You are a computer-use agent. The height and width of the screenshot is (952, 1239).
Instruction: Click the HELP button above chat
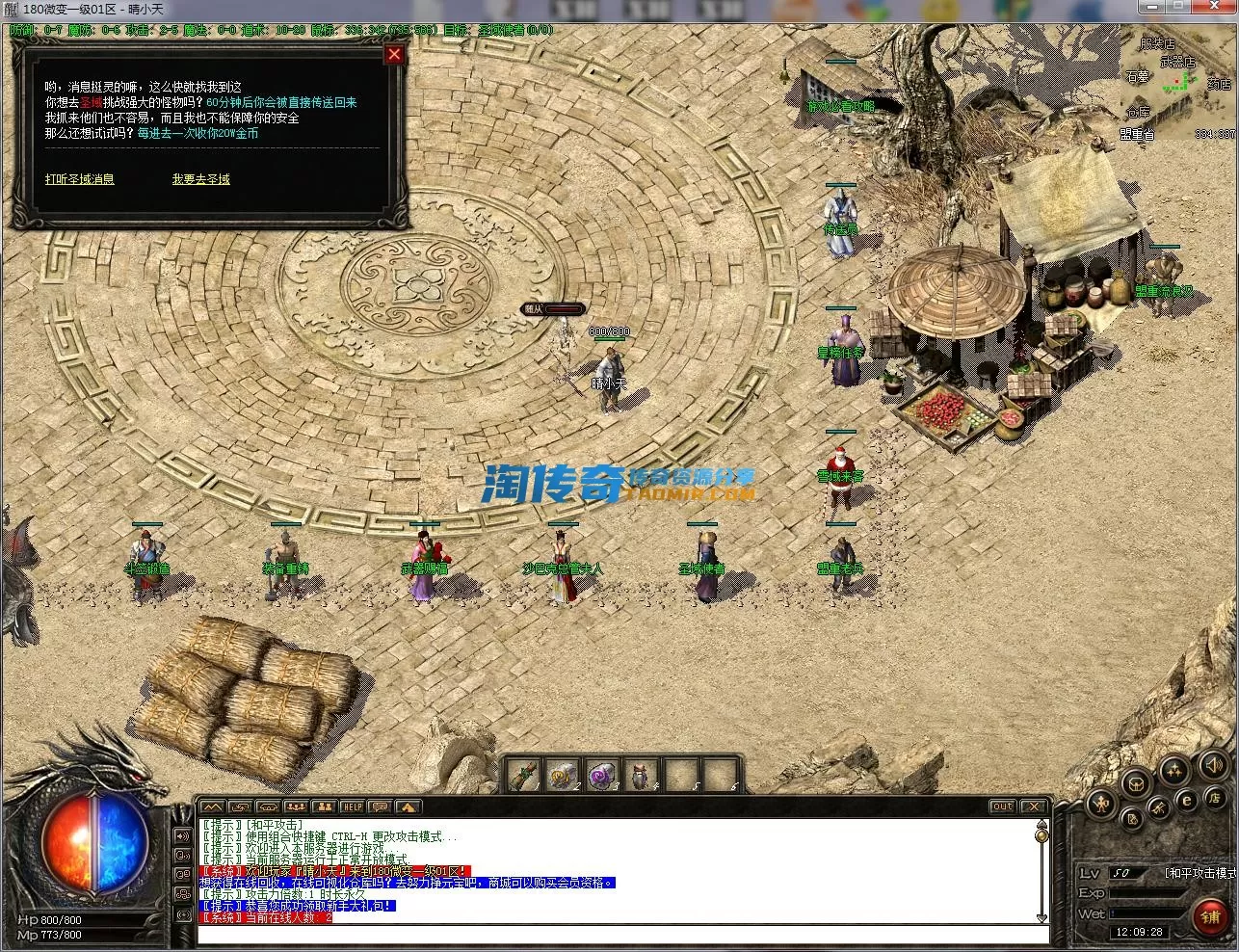pos(353,807)
